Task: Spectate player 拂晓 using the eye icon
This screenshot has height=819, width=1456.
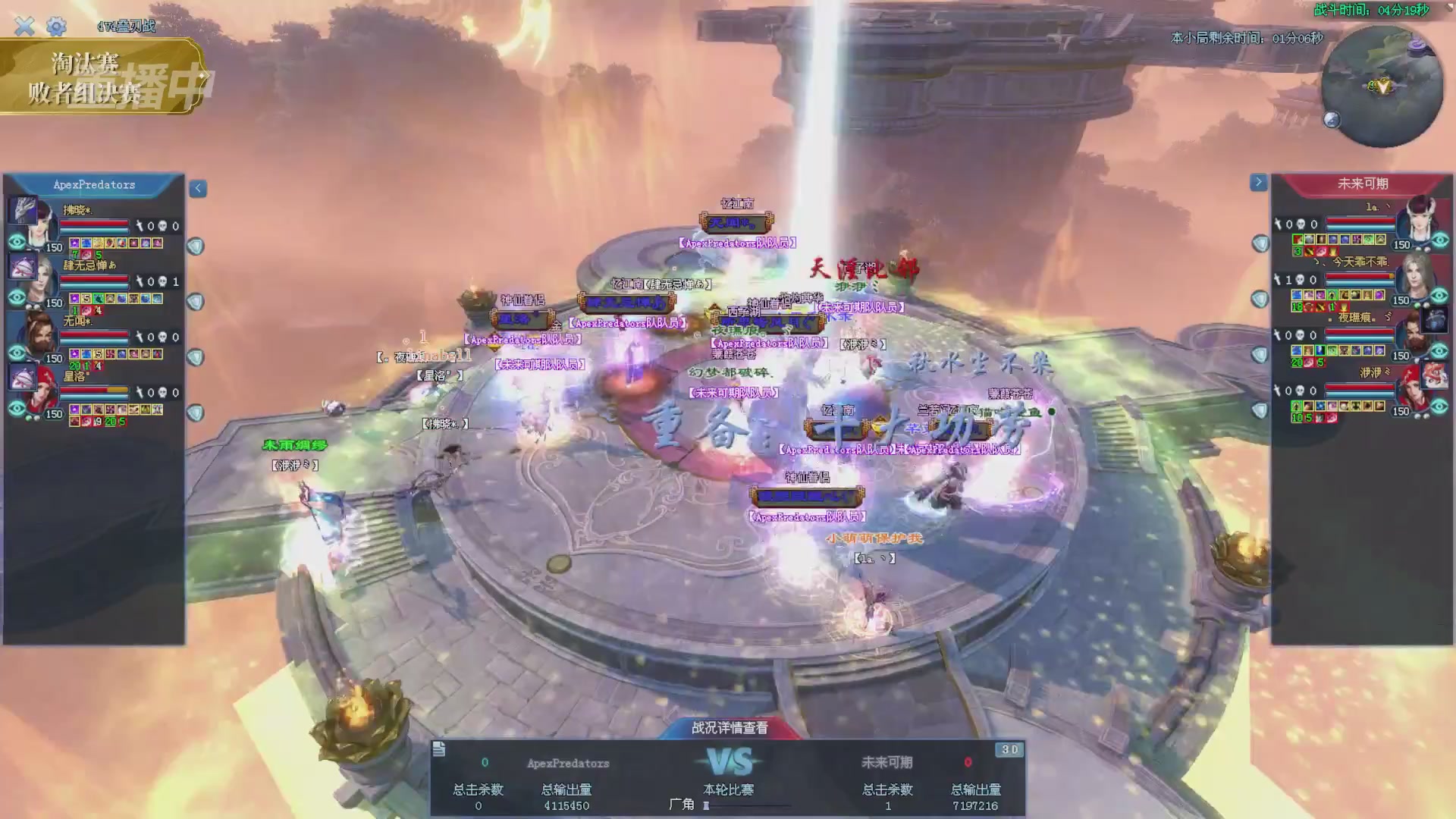Action: (17, 242)
